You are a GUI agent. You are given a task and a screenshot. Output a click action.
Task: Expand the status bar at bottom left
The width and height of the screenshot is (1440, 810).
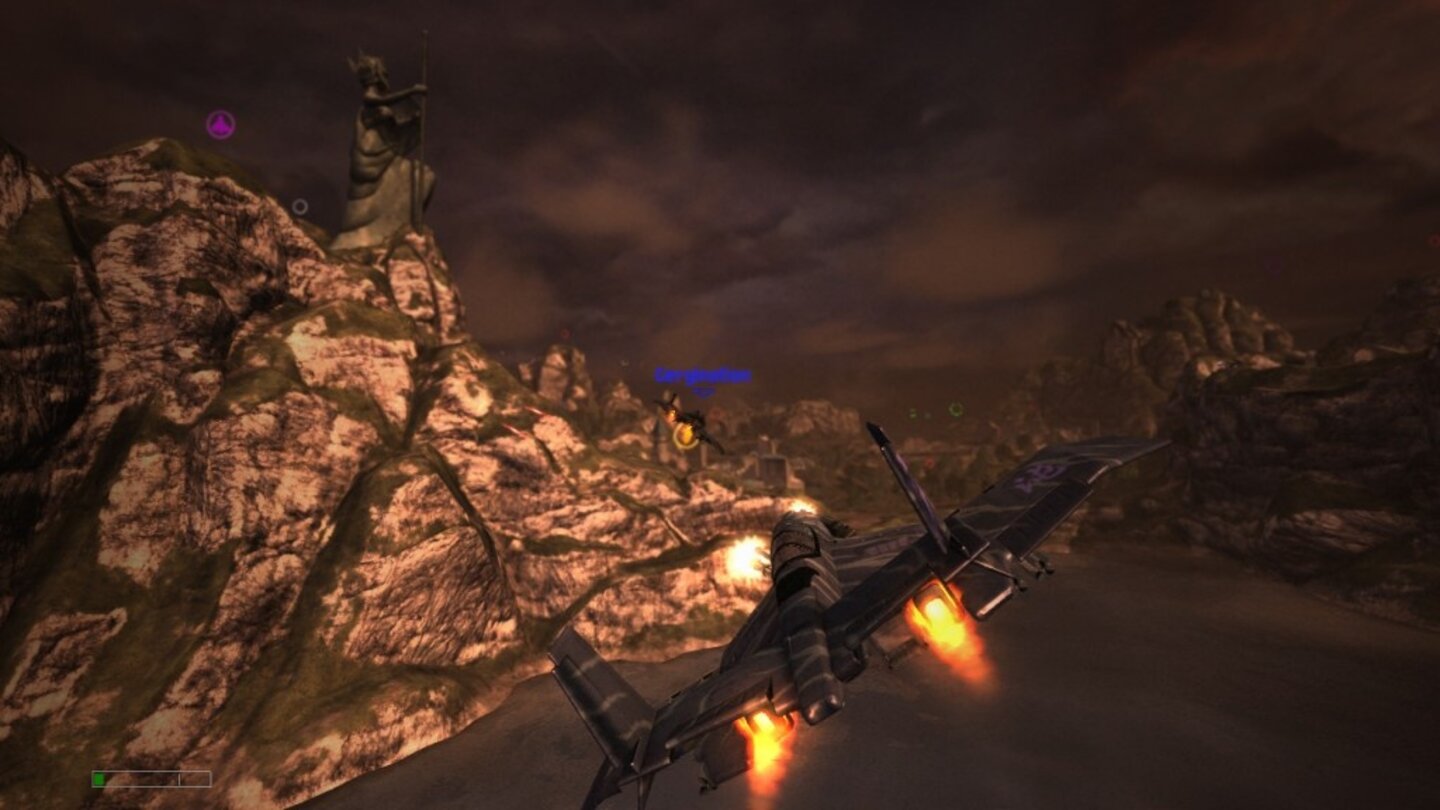click(150, 777)
